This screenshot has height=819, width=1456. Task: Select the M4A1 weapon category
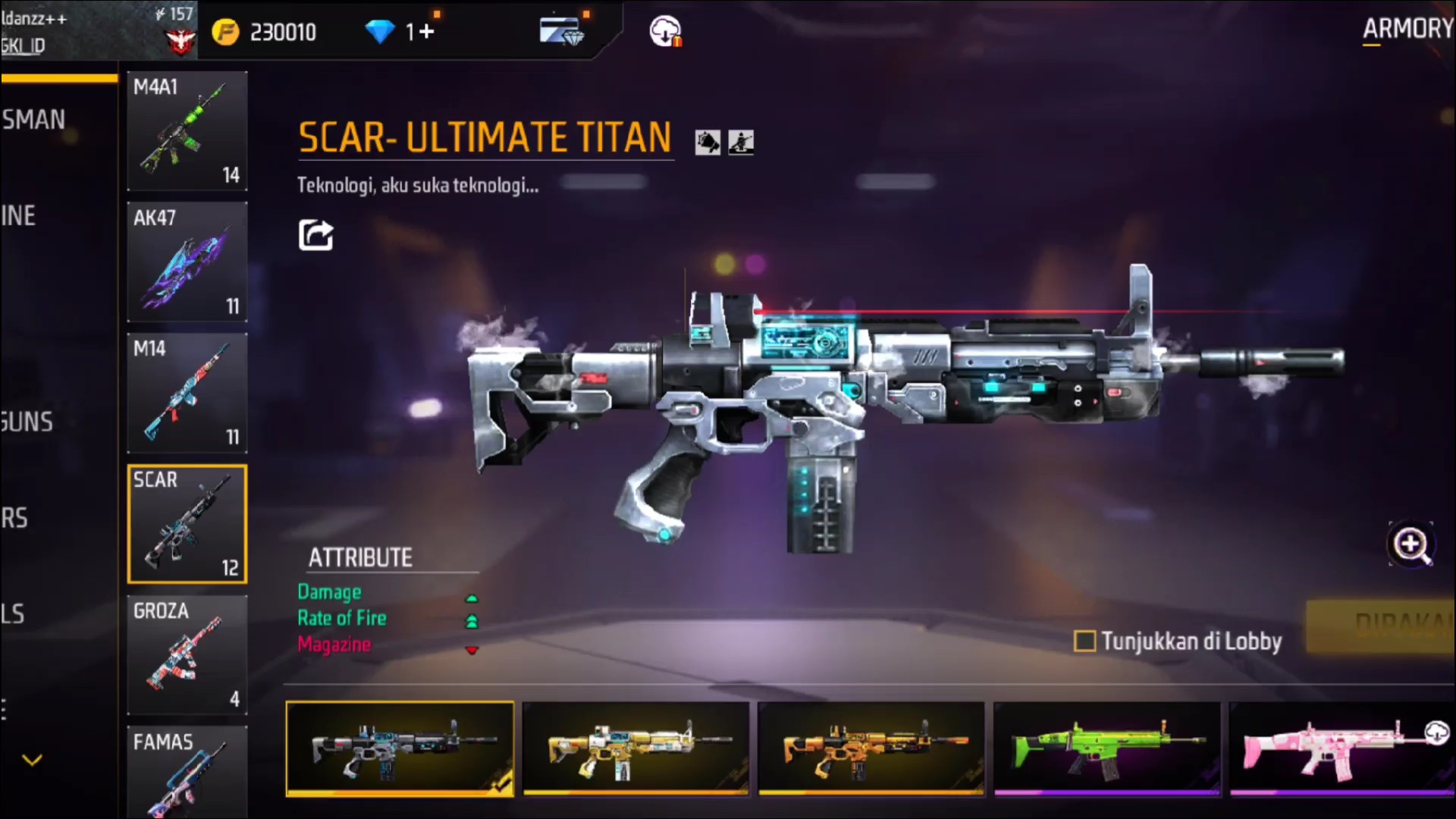pos(187,130)
